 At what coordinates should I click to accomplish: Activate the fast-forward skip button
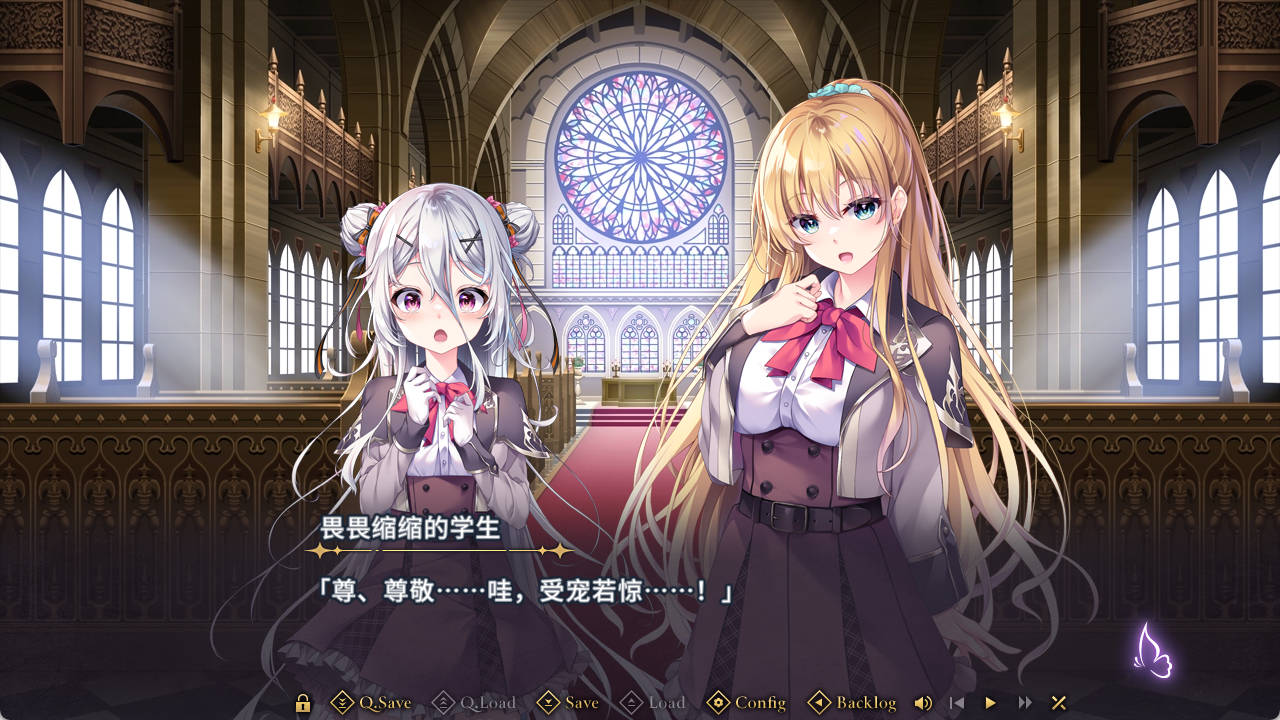(x=1025, y=703)
